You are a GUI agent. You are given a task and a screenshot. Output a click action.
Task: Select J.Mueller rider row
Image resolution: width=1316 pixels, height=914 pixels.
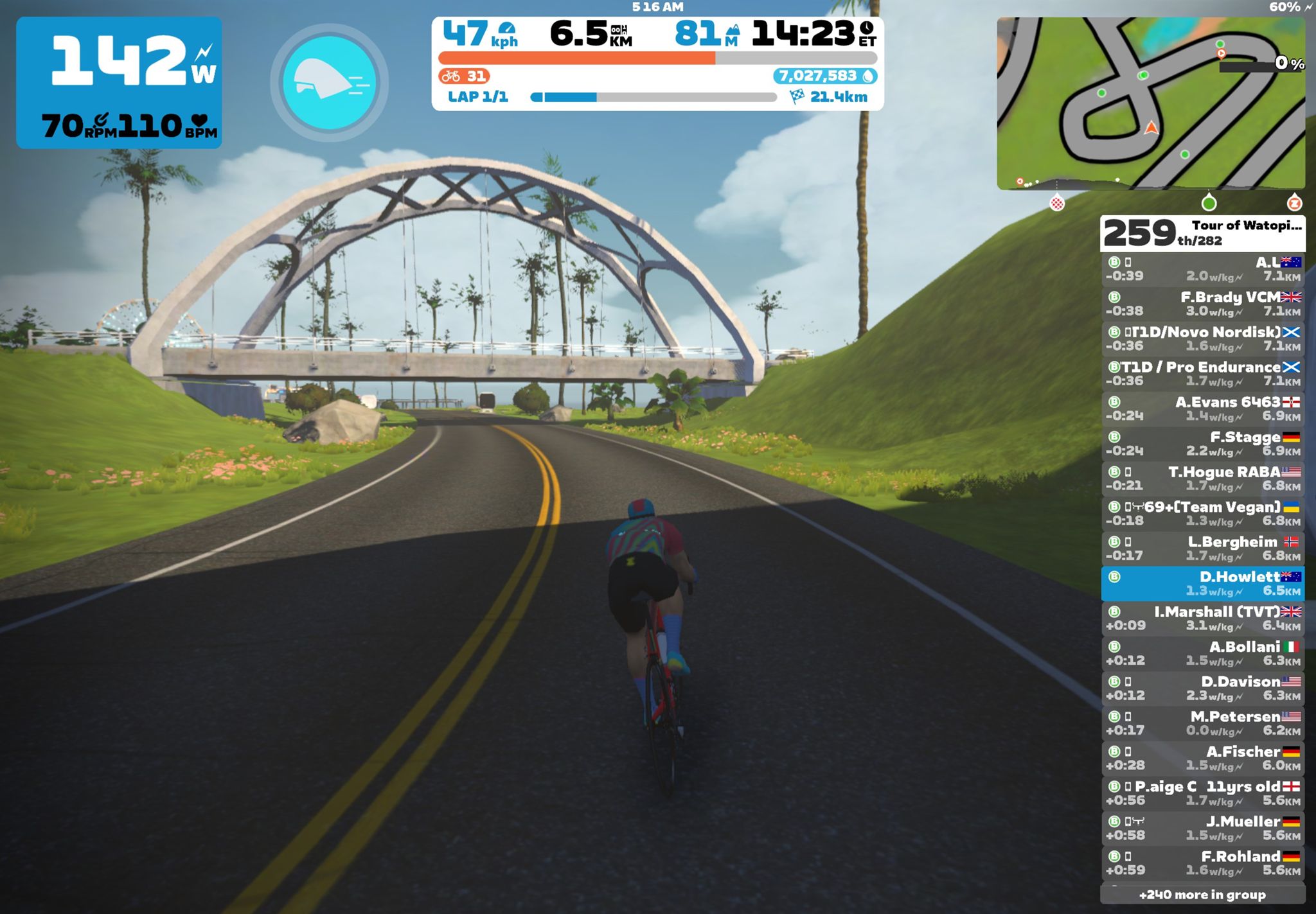pyautogui.click(x=1202, y=828)
